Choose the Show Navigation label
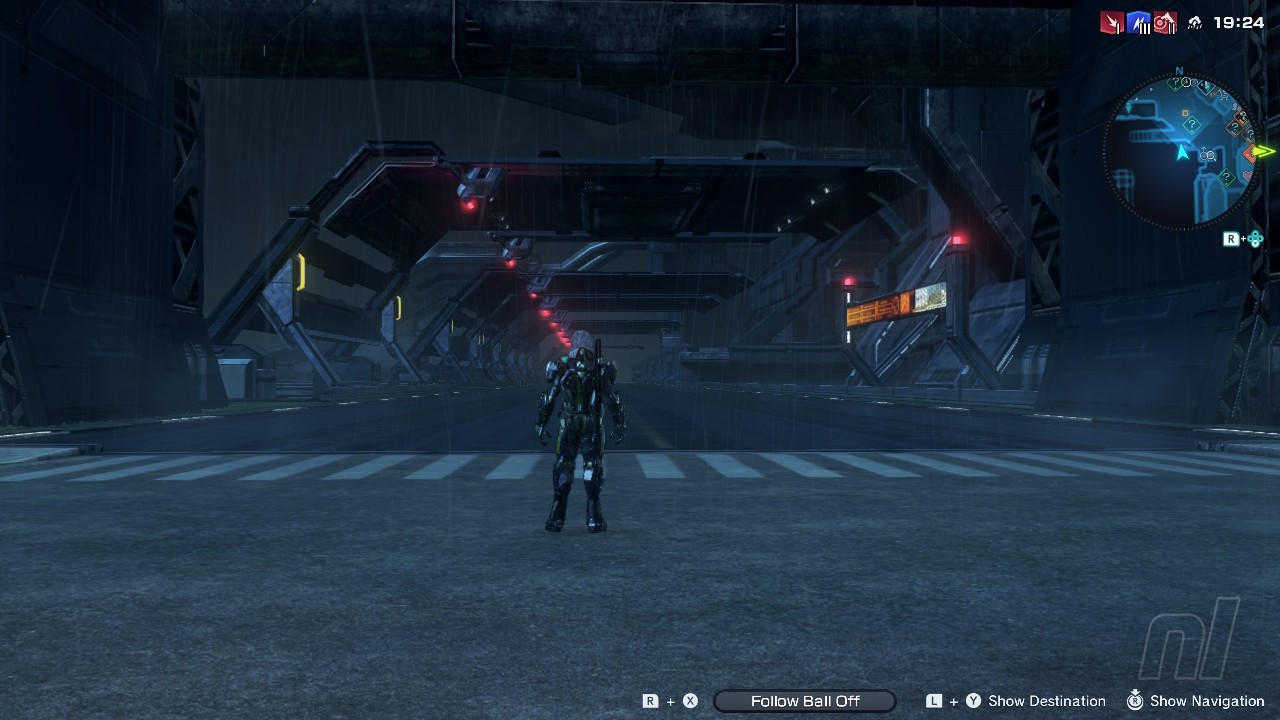1280x720 pixels. [1207, 701]
